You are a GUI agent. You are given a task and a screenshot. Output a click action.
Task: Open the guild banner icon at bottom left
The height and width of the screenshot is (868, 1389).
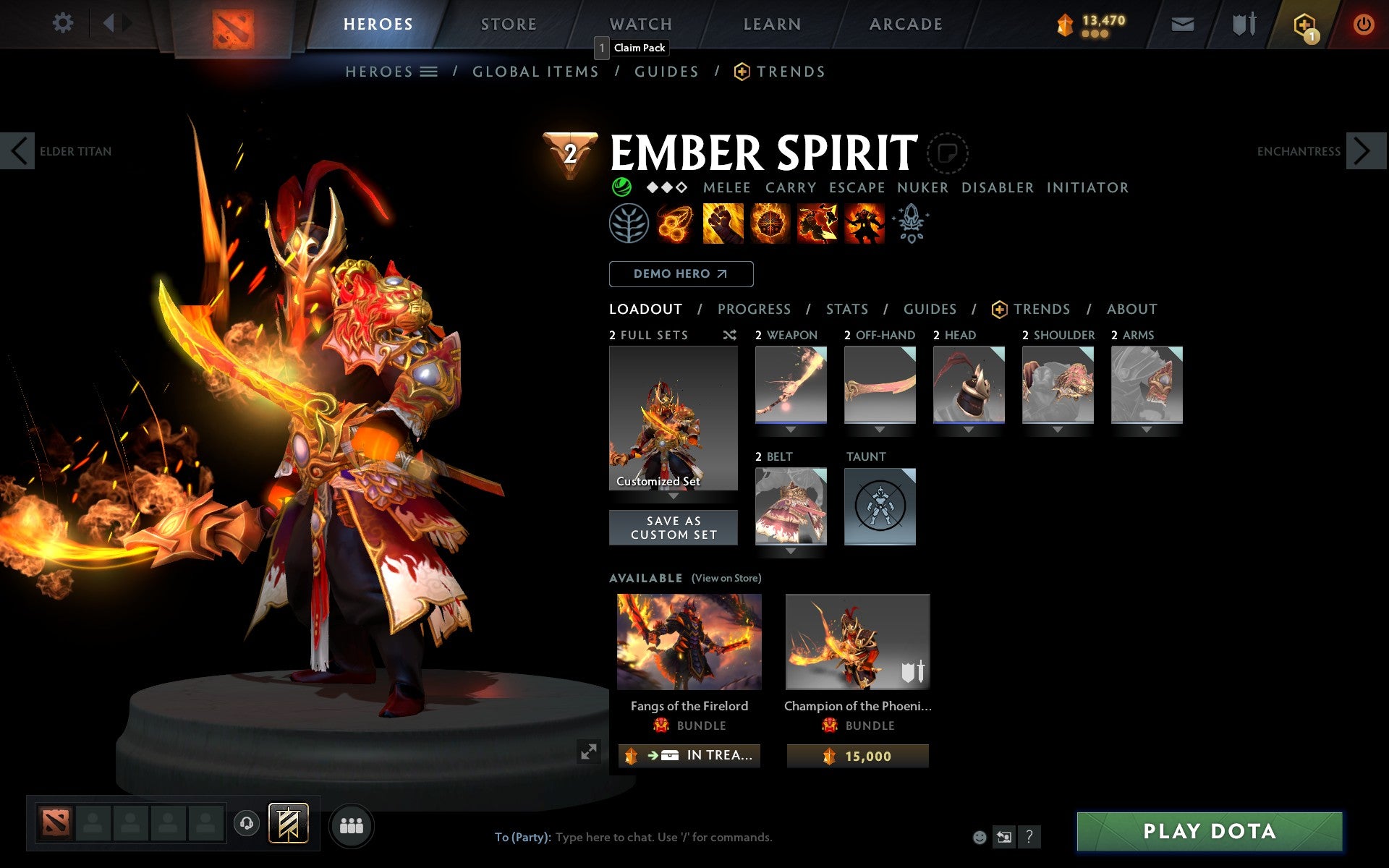[x=288, y=822]
